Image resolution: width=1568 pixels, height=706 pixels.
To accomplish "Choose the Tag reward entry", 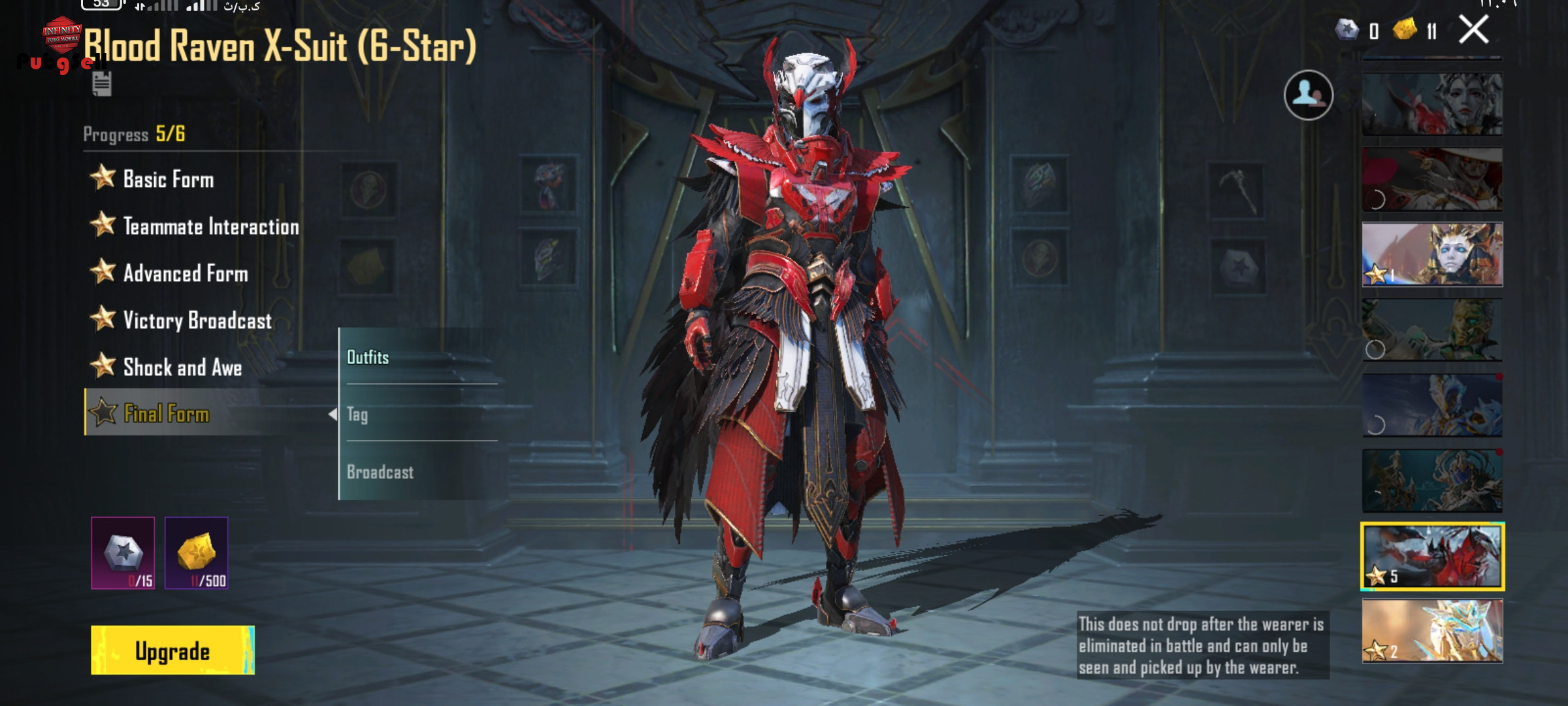I will click(418, 414).
